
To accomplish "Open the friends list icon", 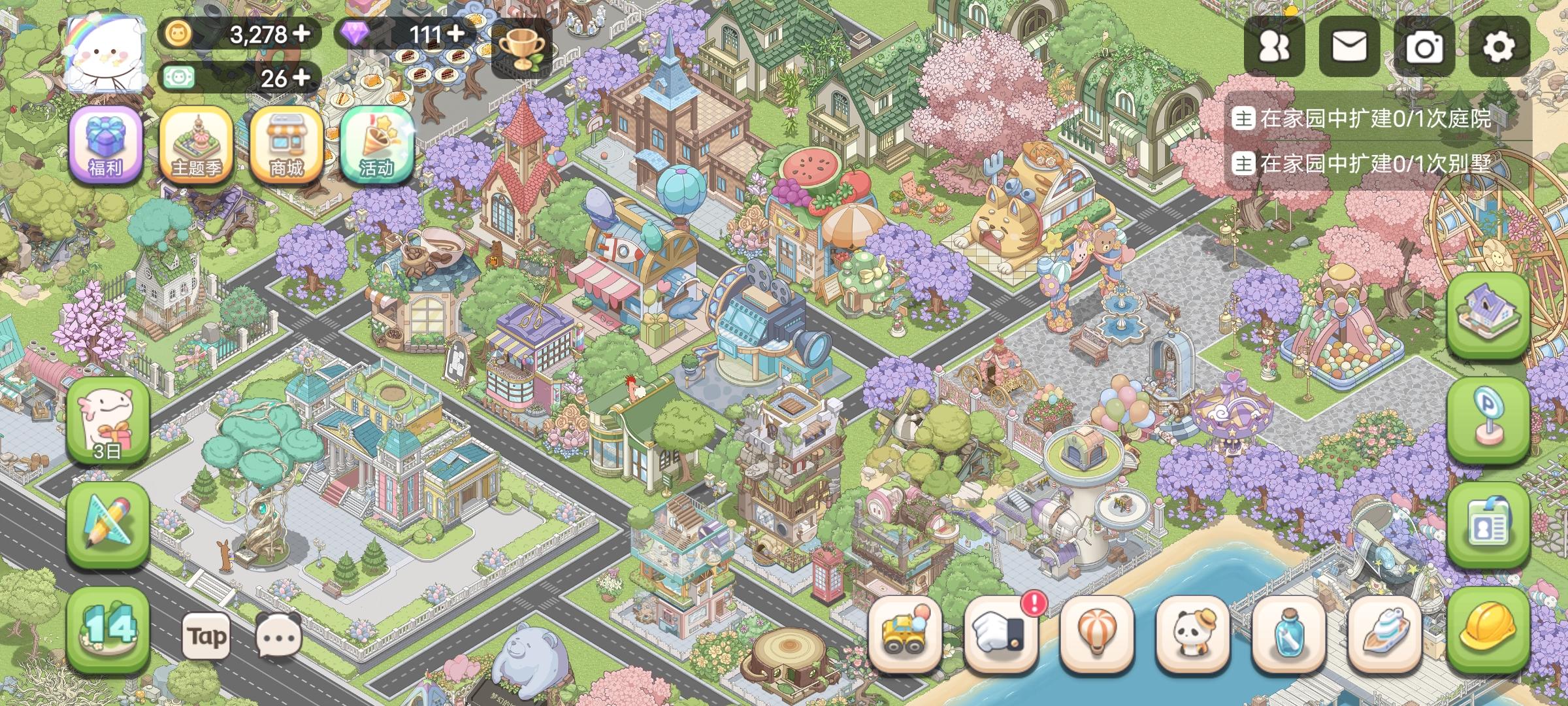I will click(1275, 47).
